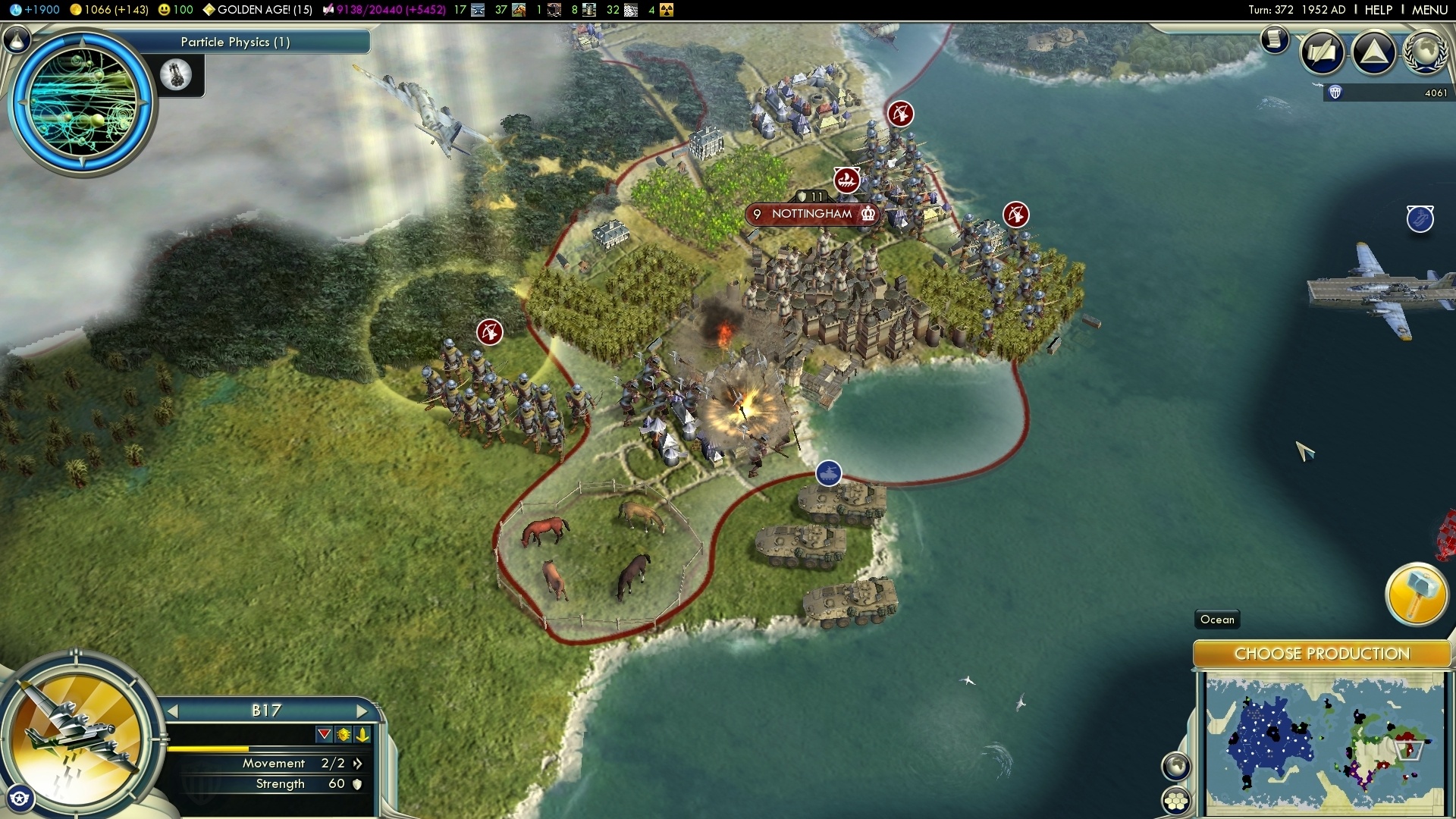Open the scroll-and-quill social policies button
Image resolution: width=1456 pixels, height=819 pixels.
(x=1323, y=52)
